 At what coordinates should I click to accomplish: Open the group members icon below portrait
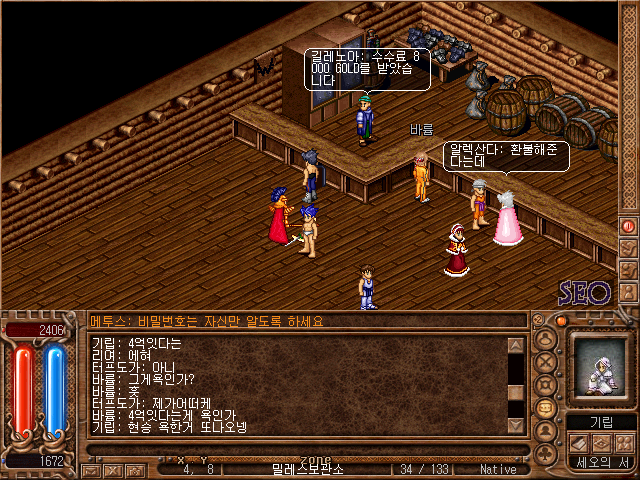pyautogui.click(x=623, y=443)
